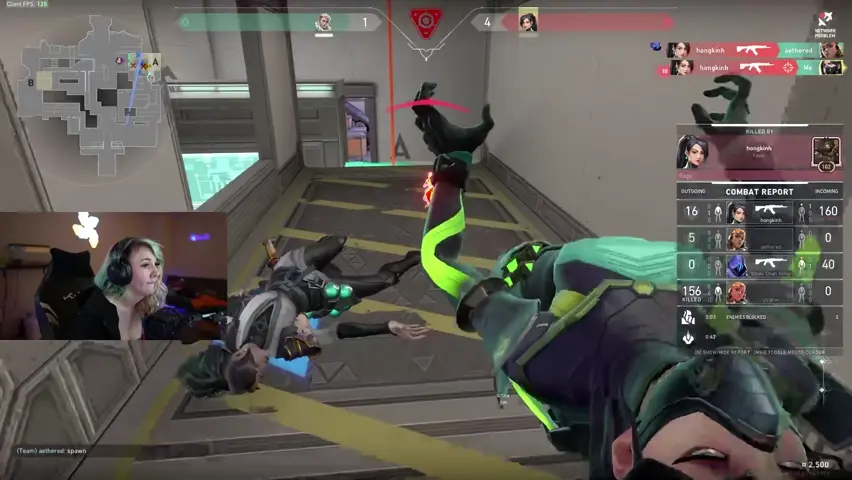The height and width of the screenshot is (480, 852).
Task: Click the streamer's webcam overlay
Action: pos(113,275)
